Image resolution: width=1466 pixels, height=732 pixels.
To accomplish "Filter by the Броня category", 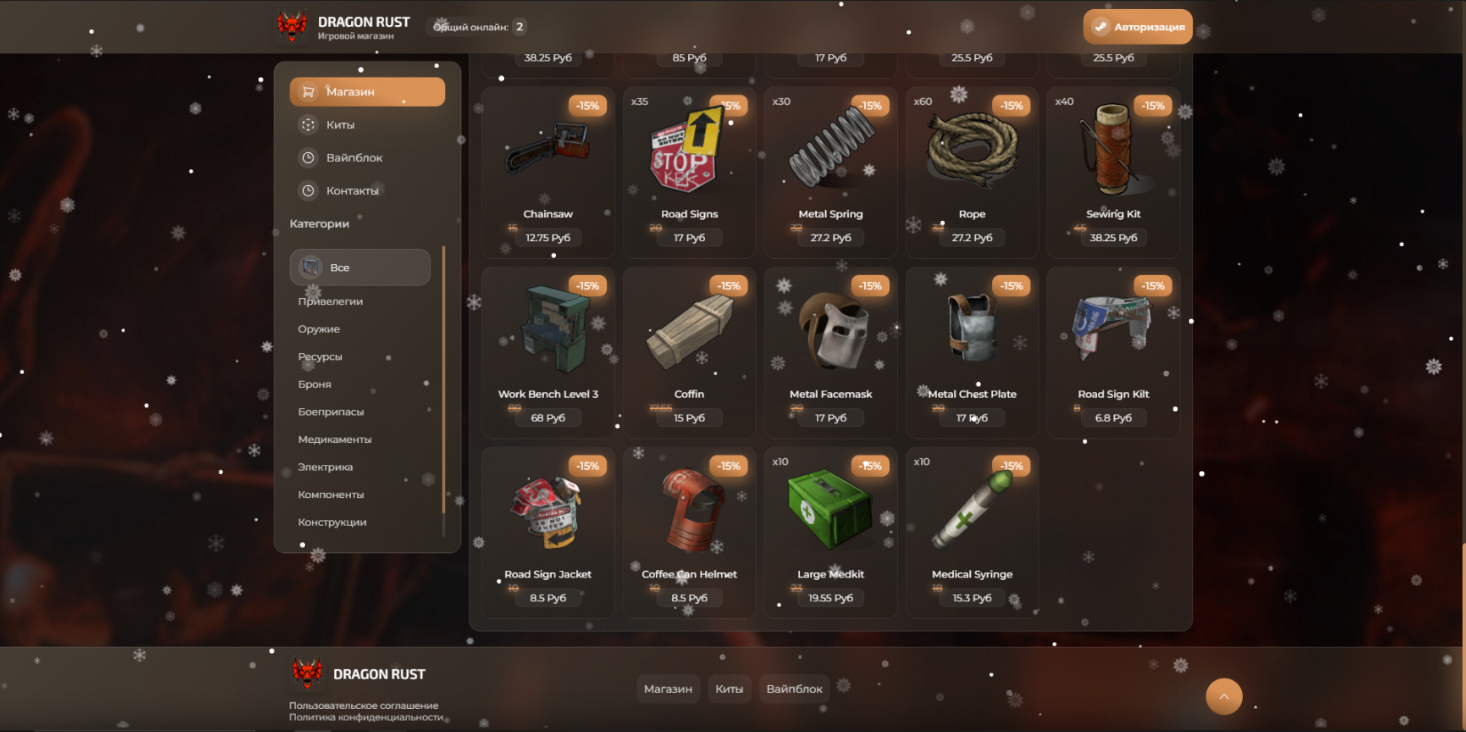I will click(314, 384).
